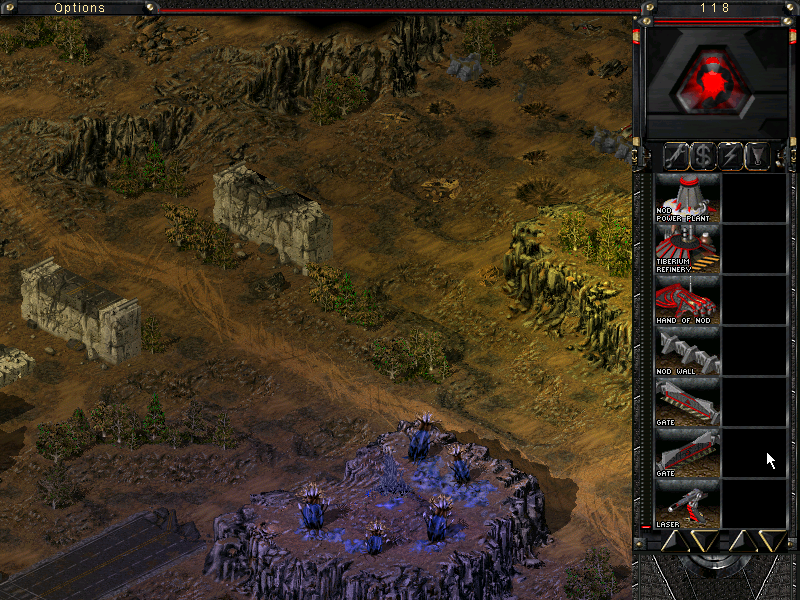Choose the Hand of Nod build icon
Viewport: 800px width, 600px height.
click(687, 300)
